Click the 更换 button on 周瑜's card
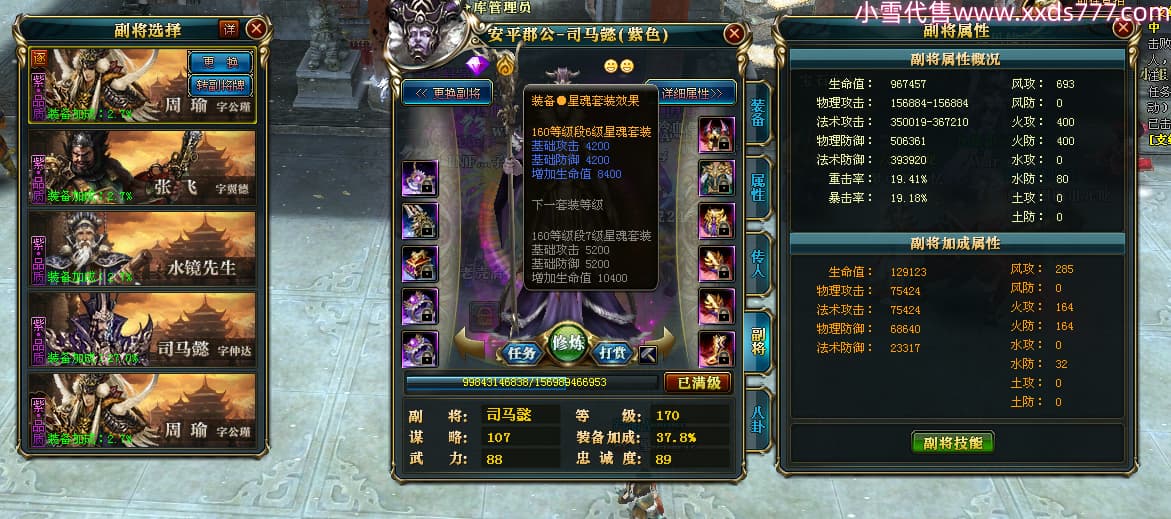 pyautogui.click(x=220, y=62)
